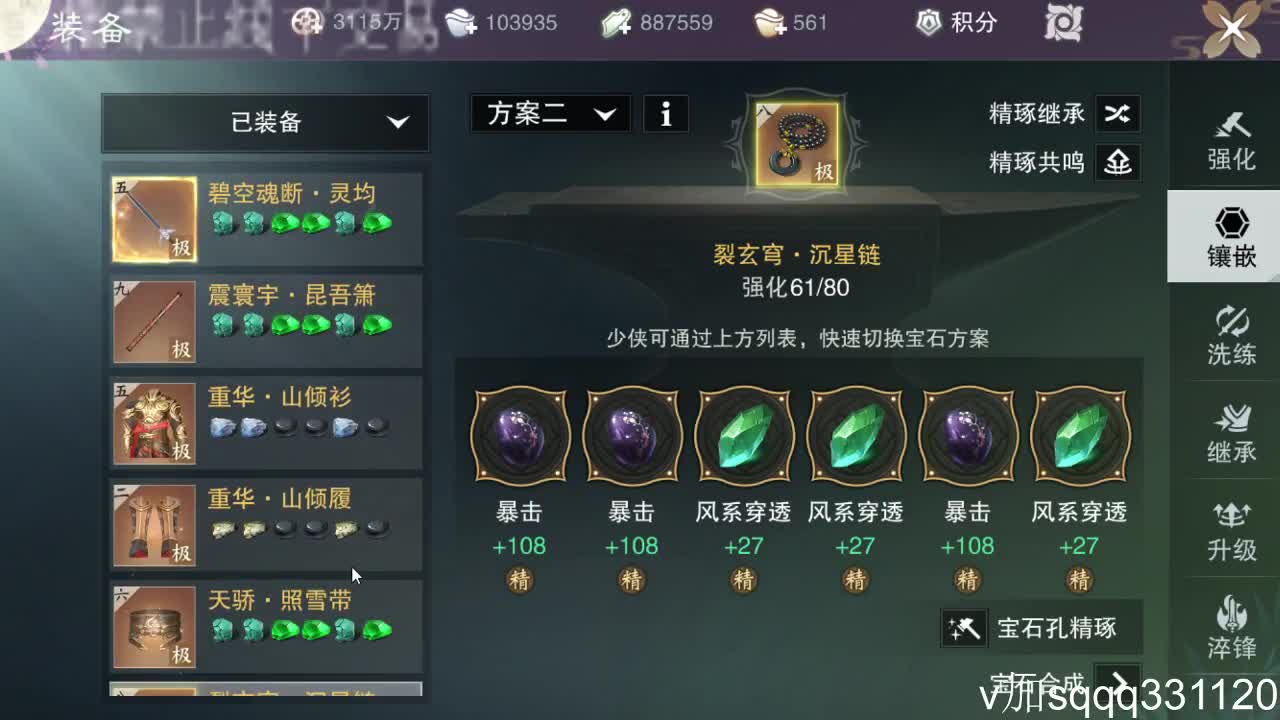The image size is (1280, 720).
Task: Click the shuffle icon next to 精琢继承
Action: point(1118,114)
